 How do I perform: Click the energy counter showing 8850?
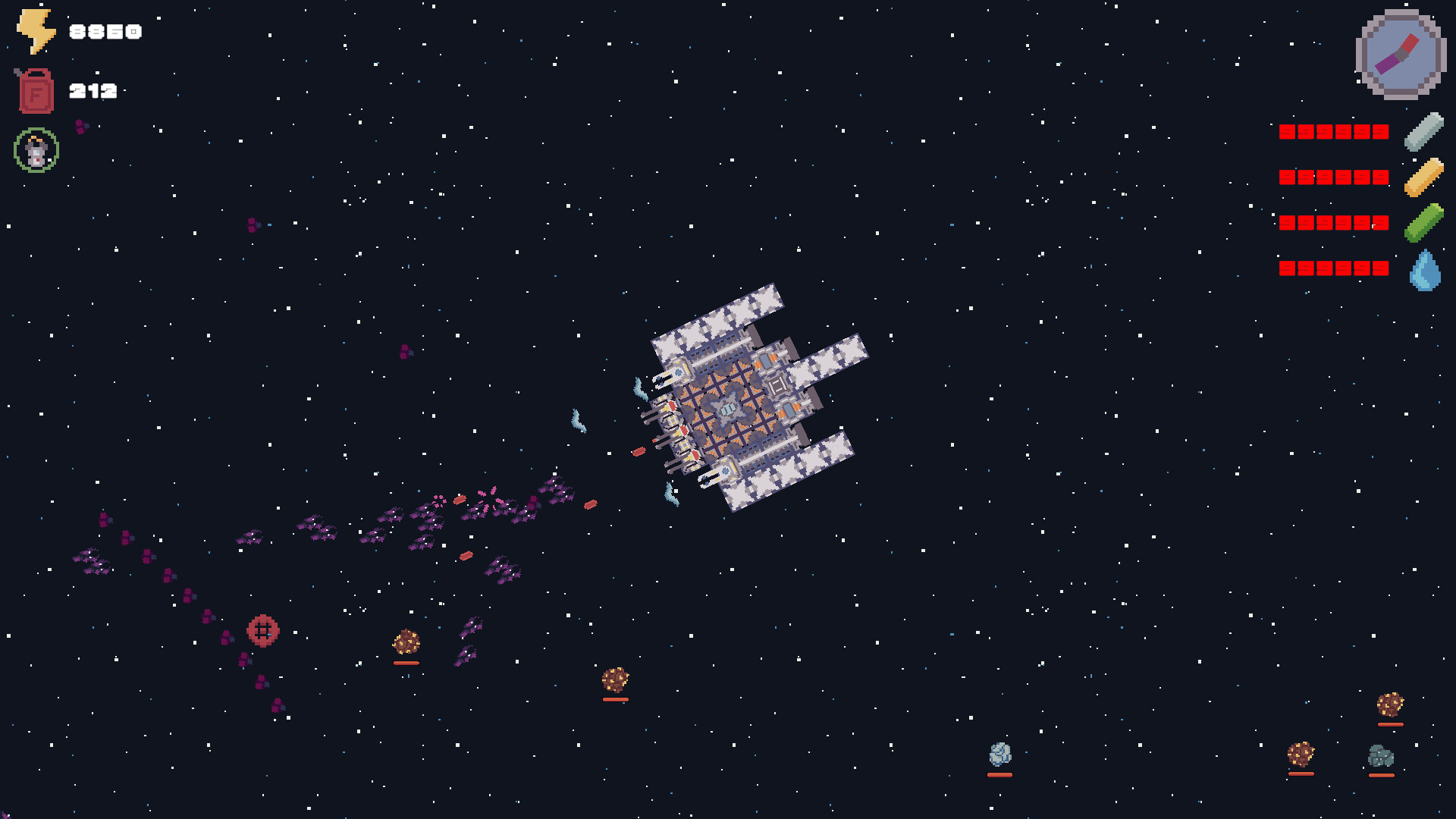click(x=104, y=32)
